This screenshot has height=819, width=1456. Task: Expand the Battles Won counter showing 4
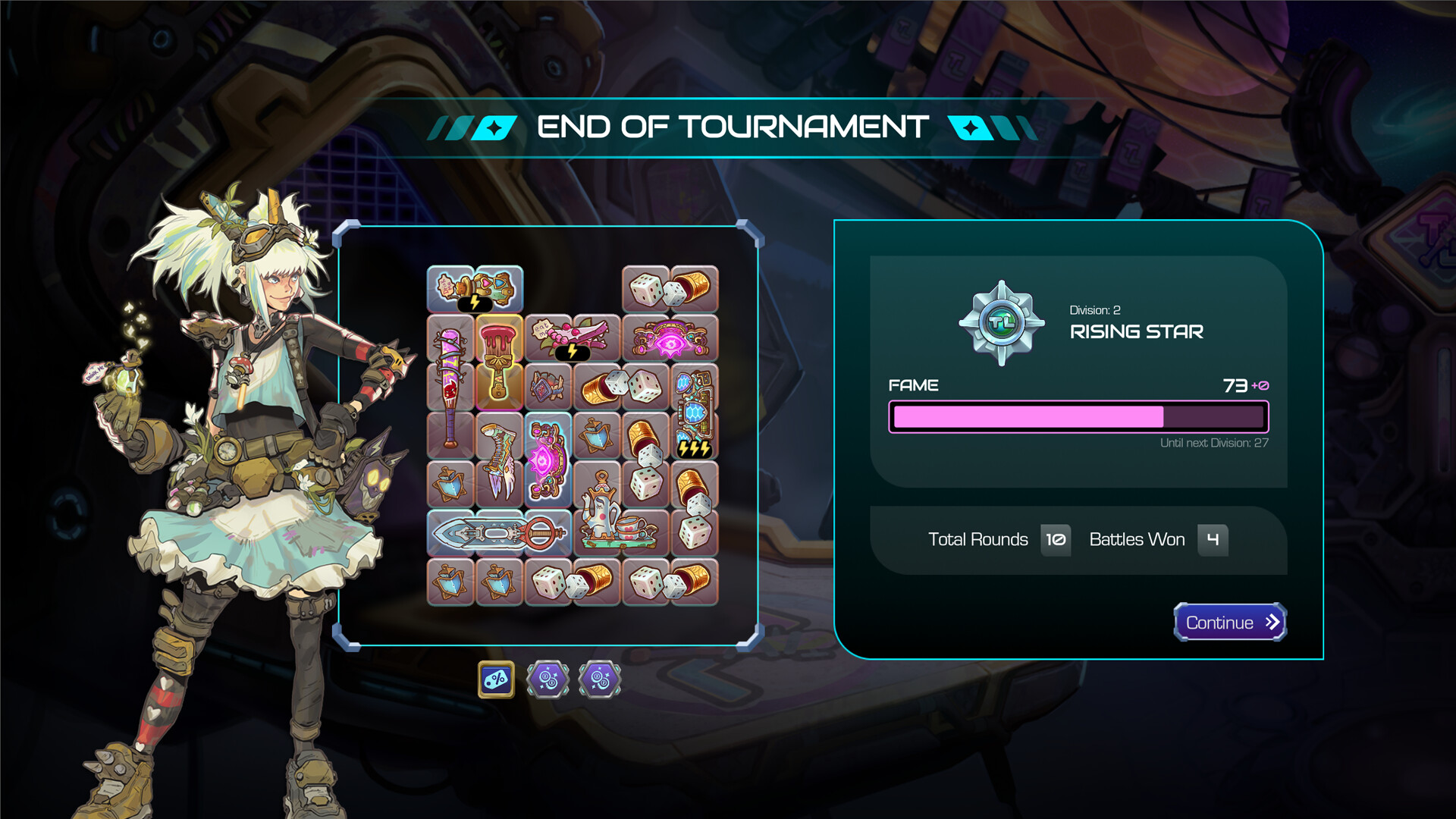[1213, 539]
